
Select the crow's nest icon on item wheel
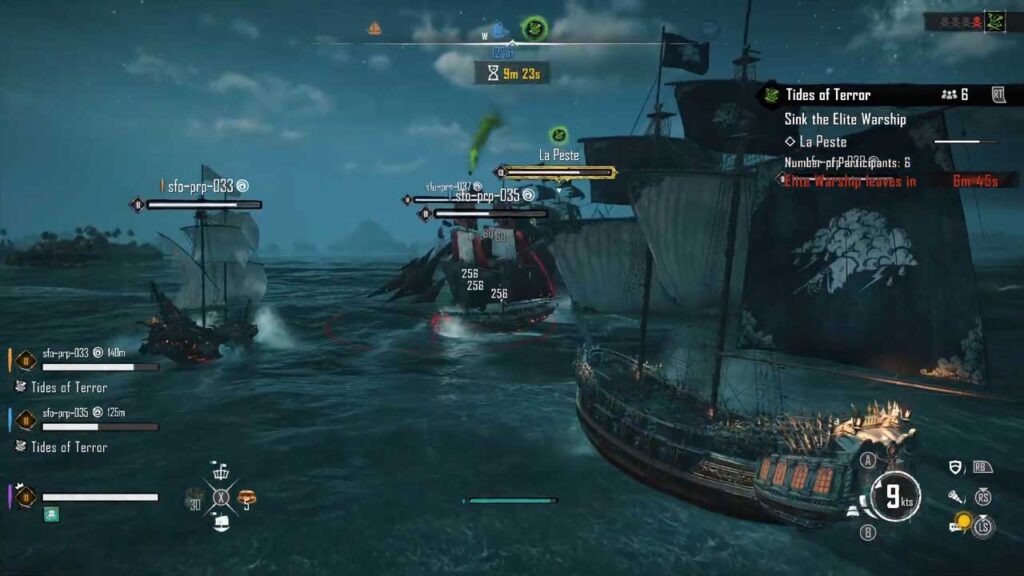click(221, 470)
